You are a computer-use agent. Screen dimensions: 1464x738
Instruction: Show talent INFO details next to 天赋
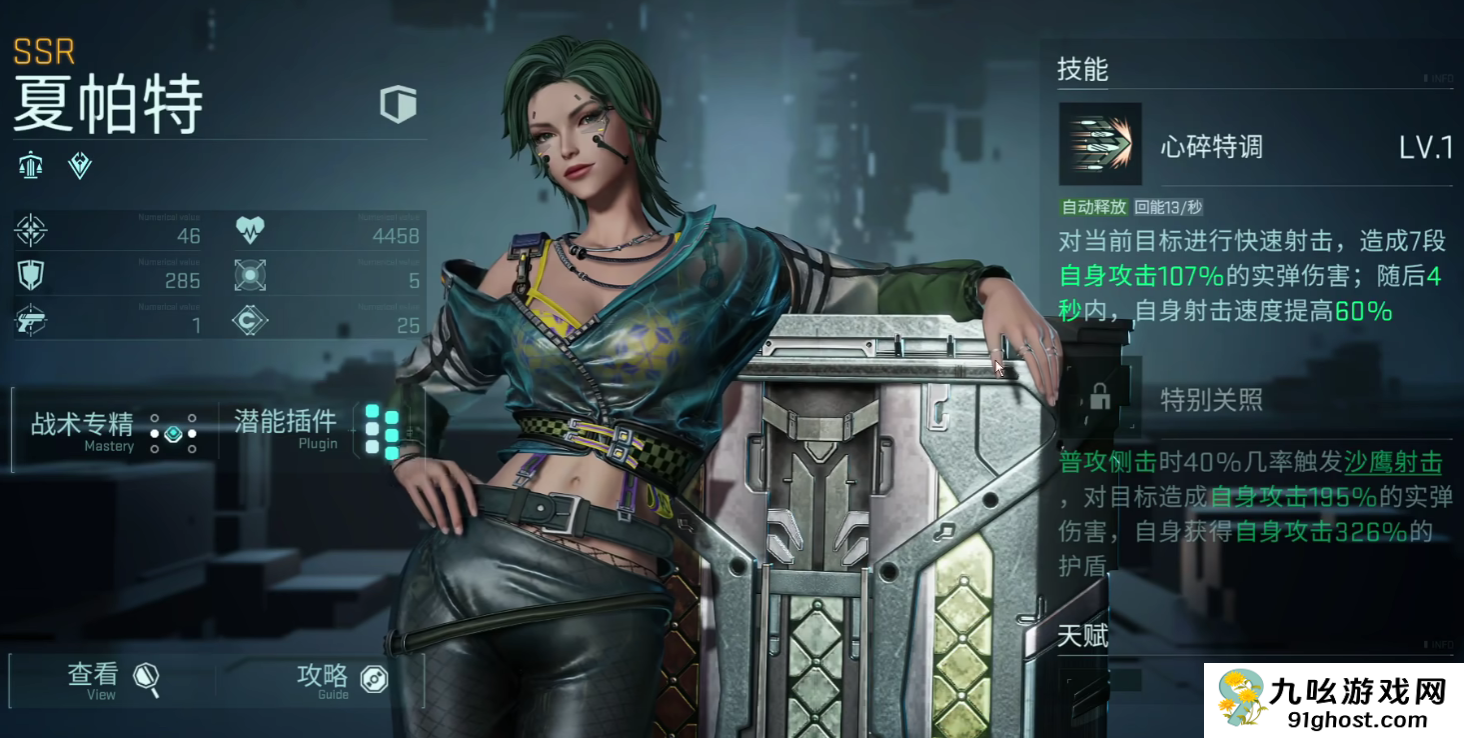tap(1438, 645)
